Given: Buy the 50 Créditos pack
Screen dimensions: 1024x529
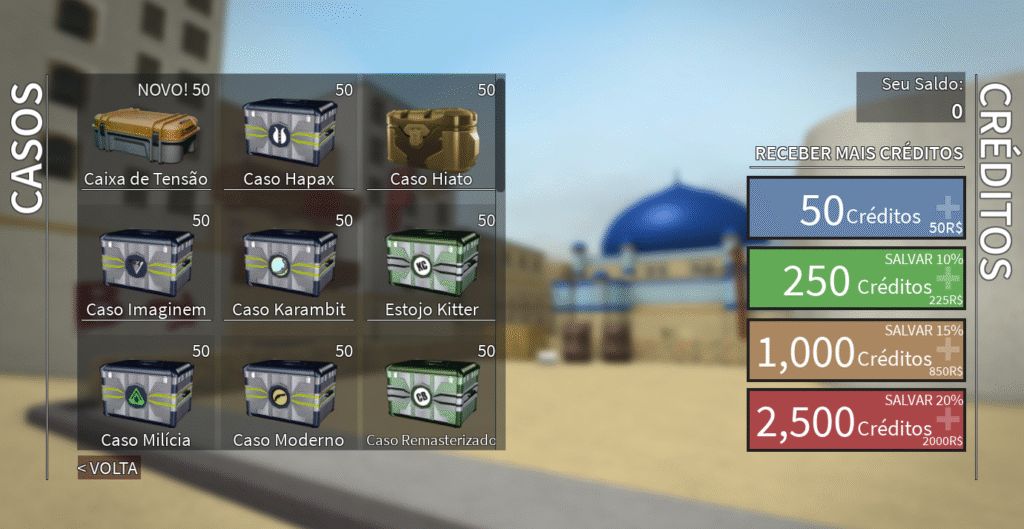Looking at the screenshot, I should [856, 210].
